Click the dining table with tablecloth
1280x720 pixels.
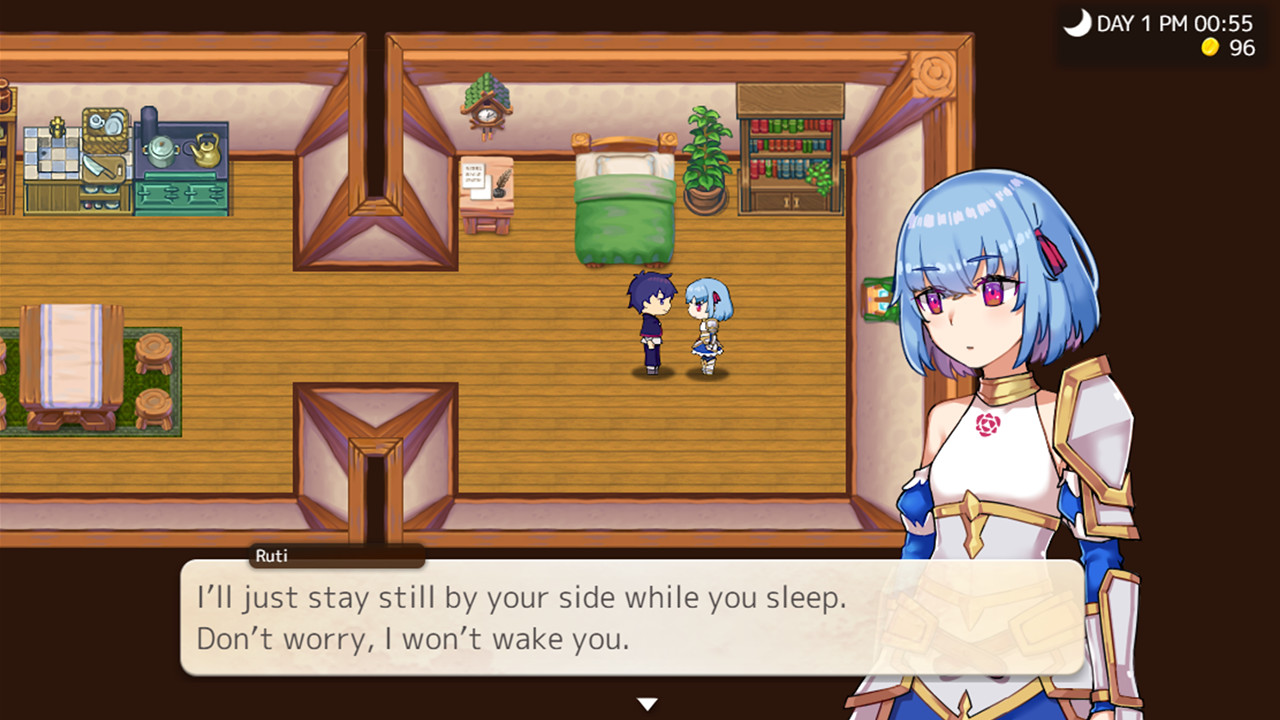coord(72,355)
